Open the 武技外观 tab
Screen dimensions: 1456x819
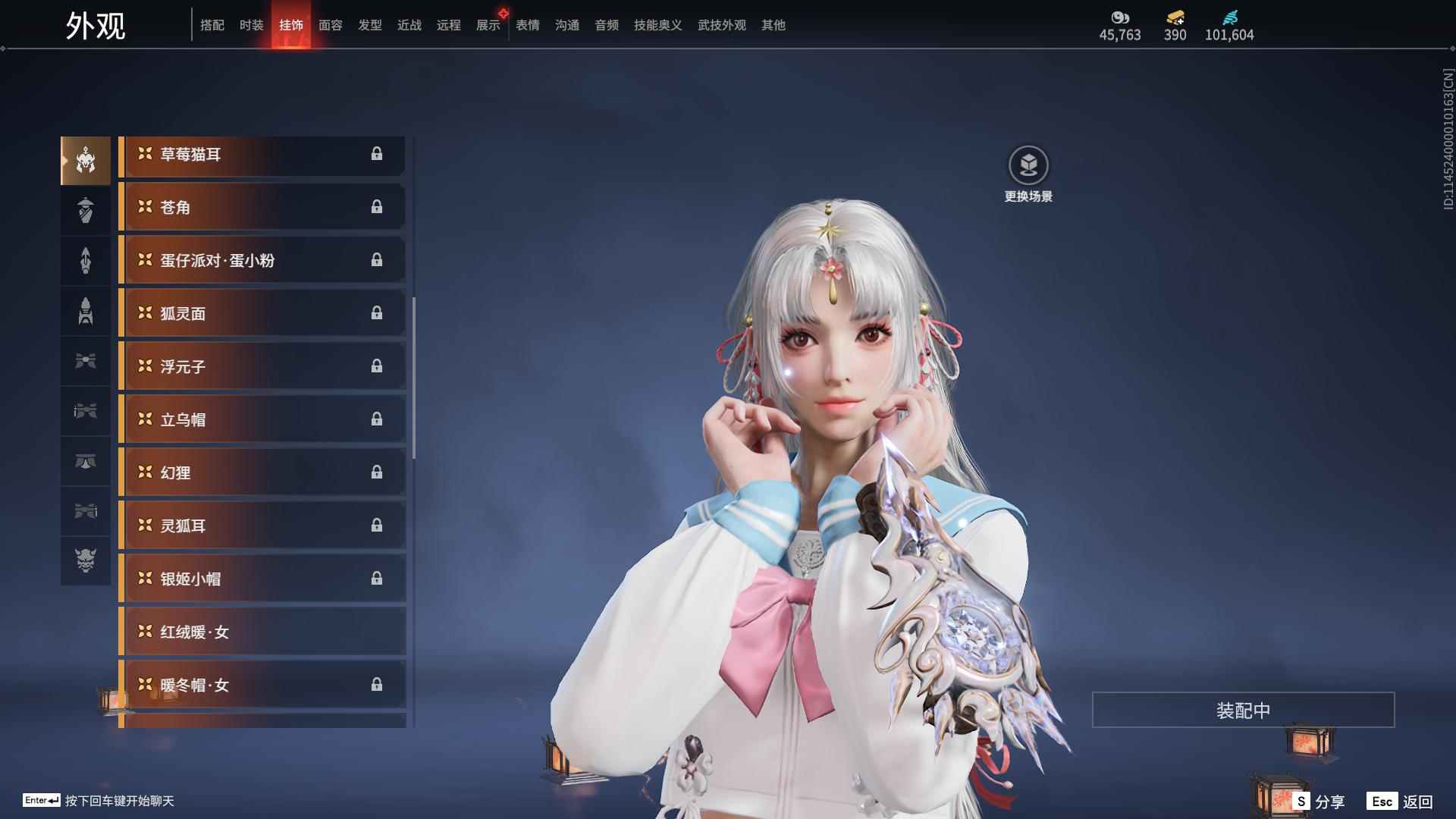(x=721, y=25)
